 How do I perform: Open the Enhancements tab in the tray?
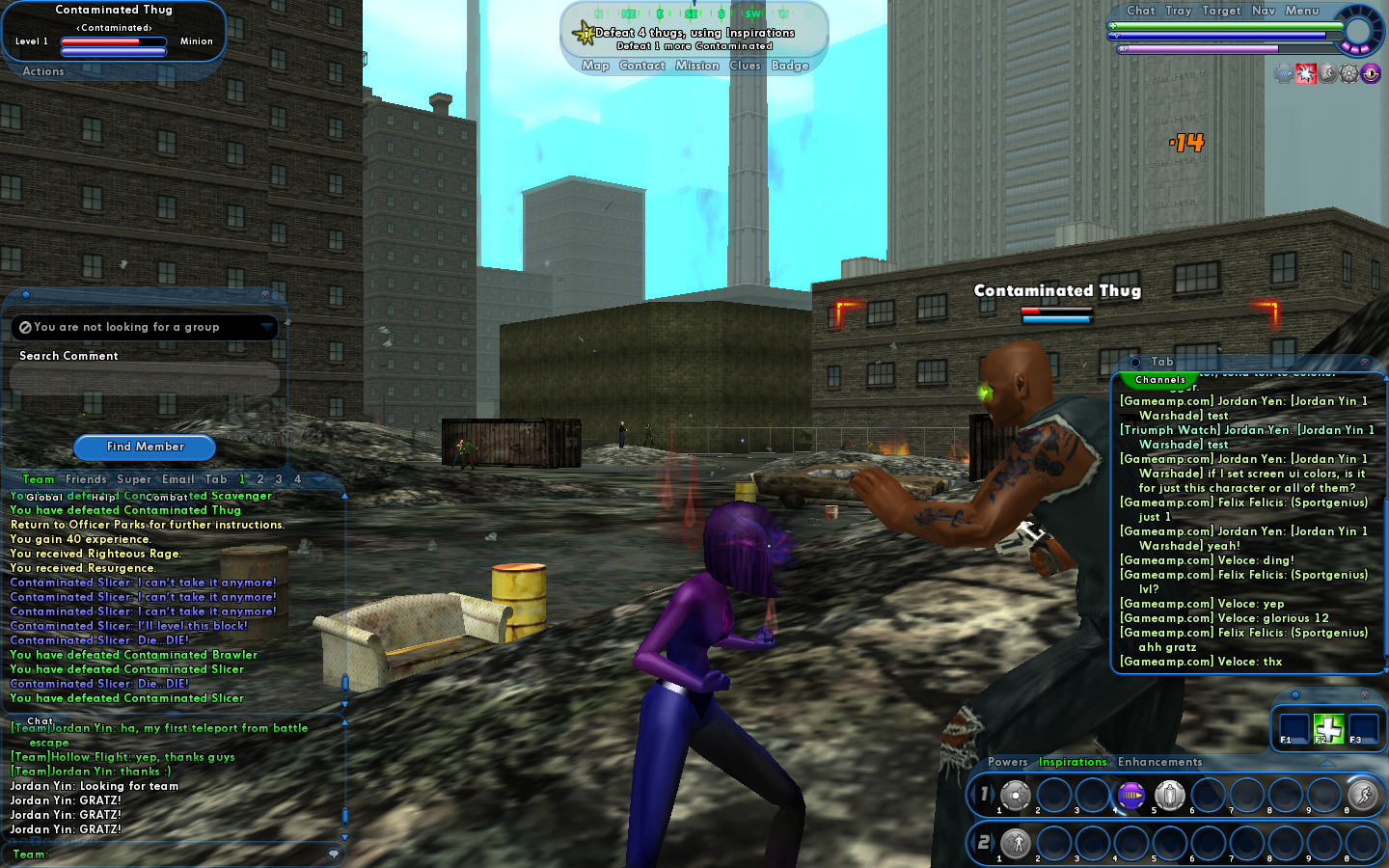click(x=1159, y=762)
